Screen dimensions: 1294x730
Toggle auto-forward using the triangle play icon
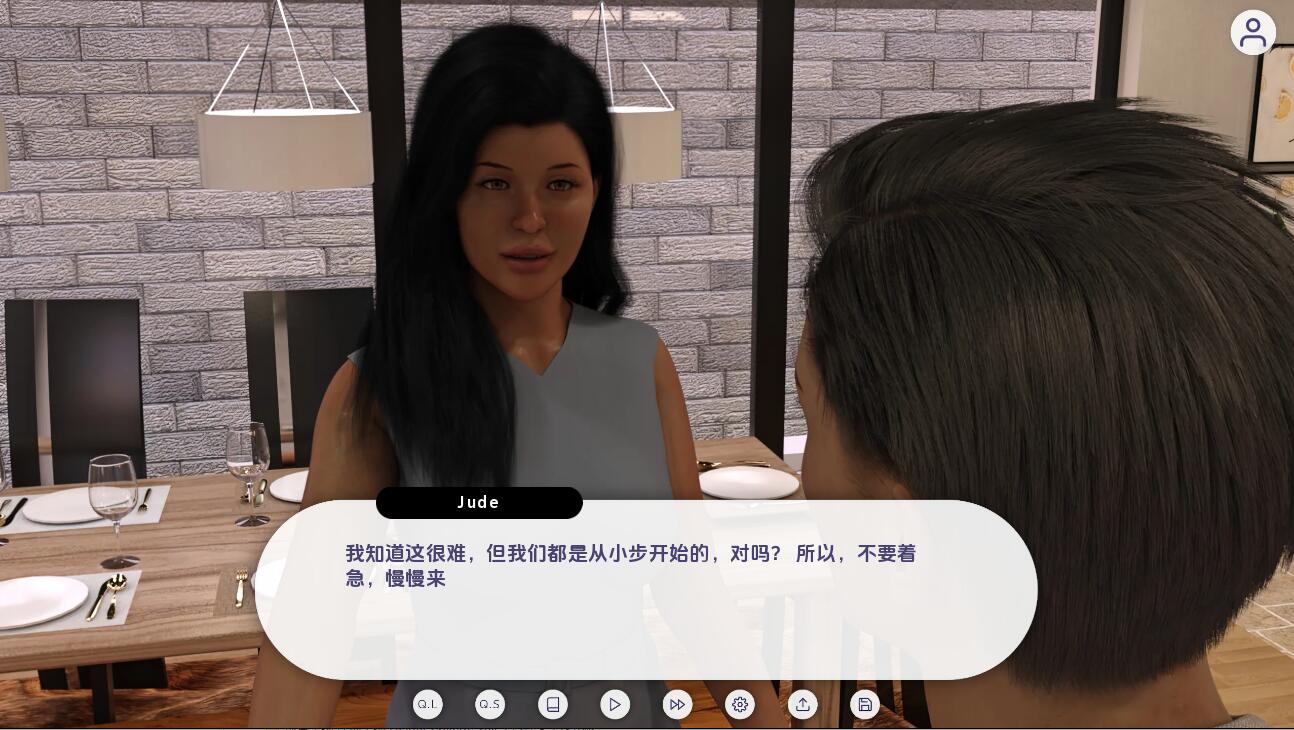(615, 704)
